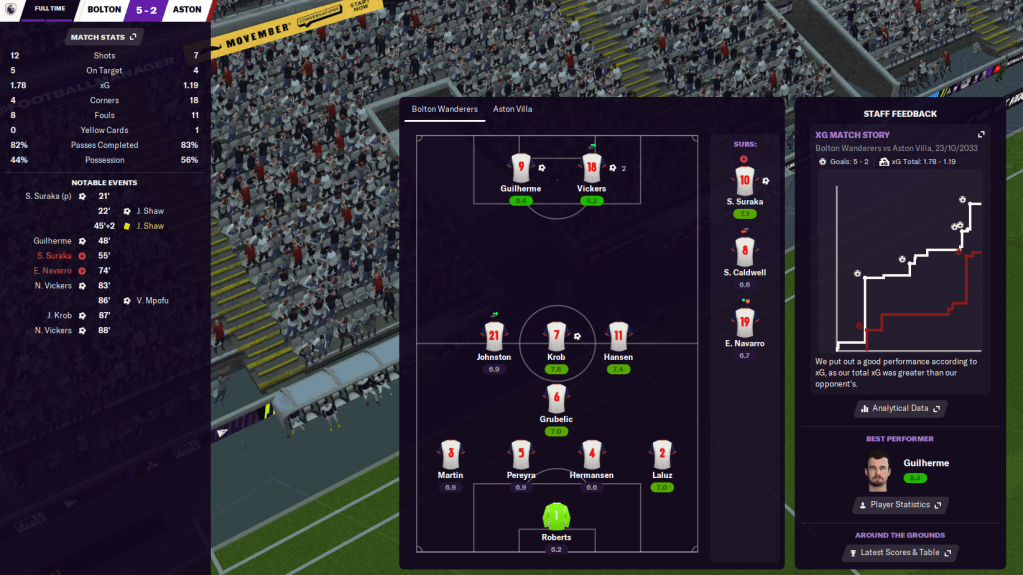This screenshot has height=575, width=1023.
Task: Select substitute S. Caldwell
Action: tap(743, 252)
